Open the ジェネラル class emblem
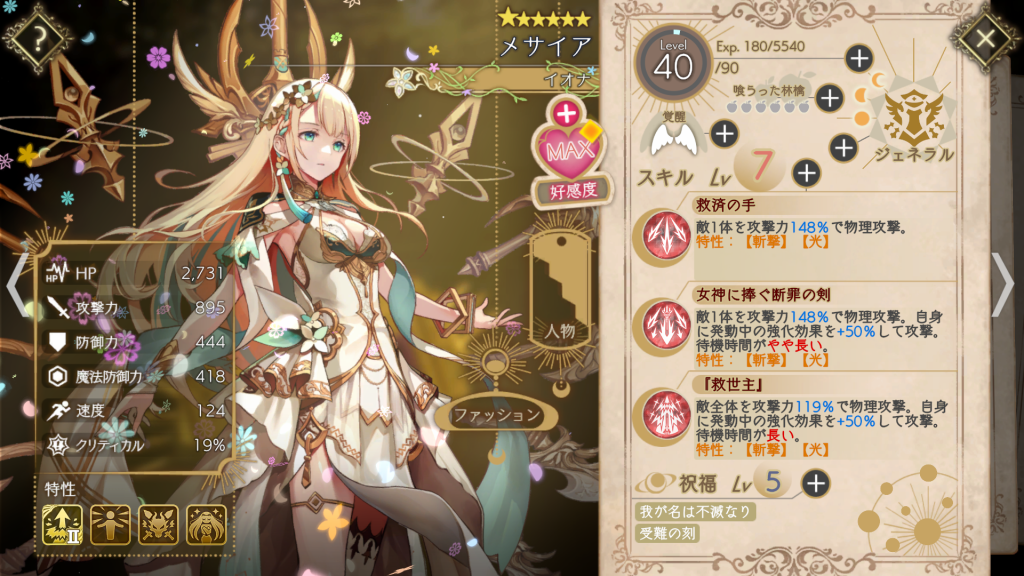Image resolution: width=1024 pixels, height=576 pixels. (x=913, y=118)
